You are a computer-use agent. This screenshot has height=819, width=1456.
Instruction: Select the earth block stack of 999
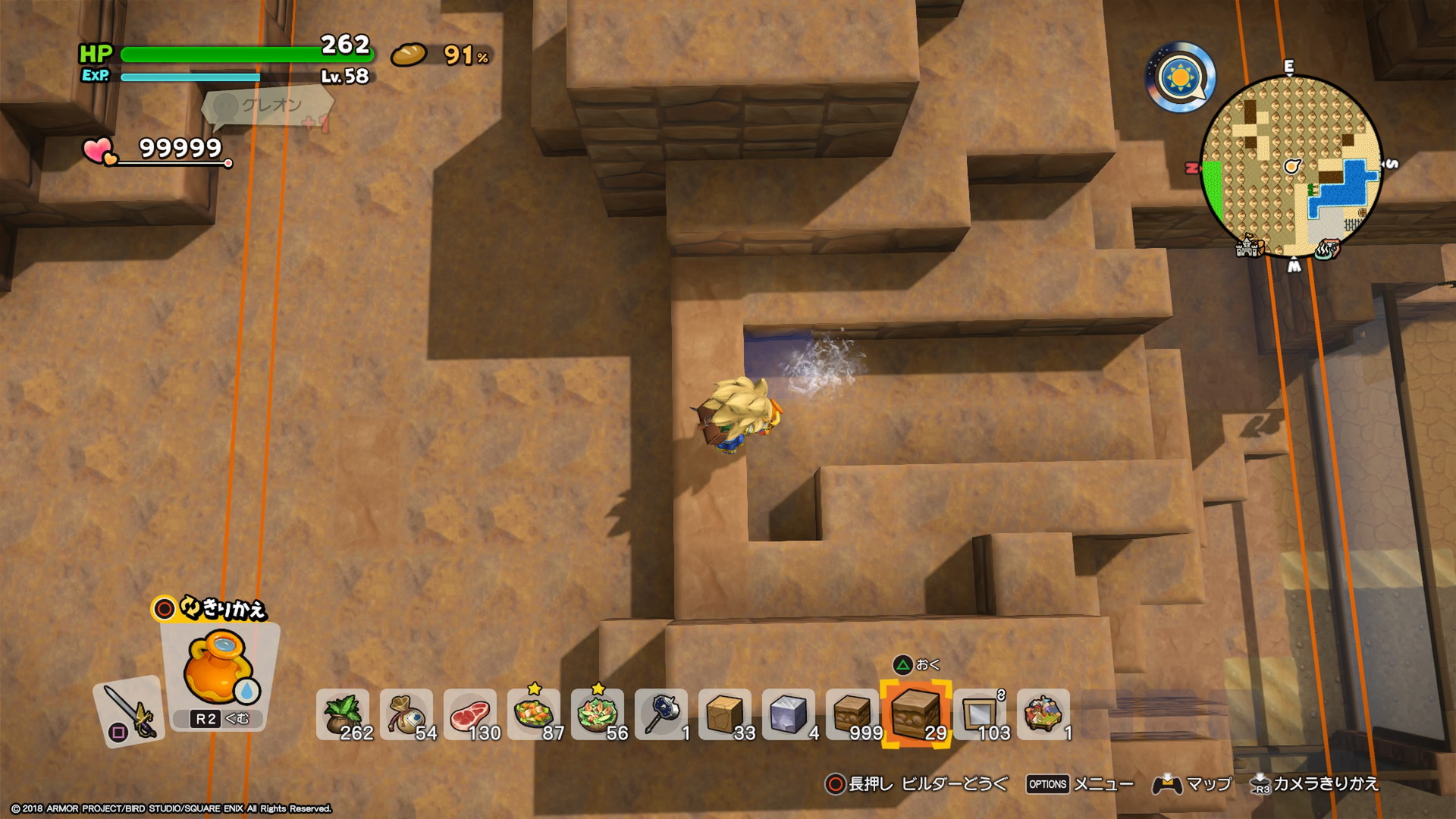point(852,714)
